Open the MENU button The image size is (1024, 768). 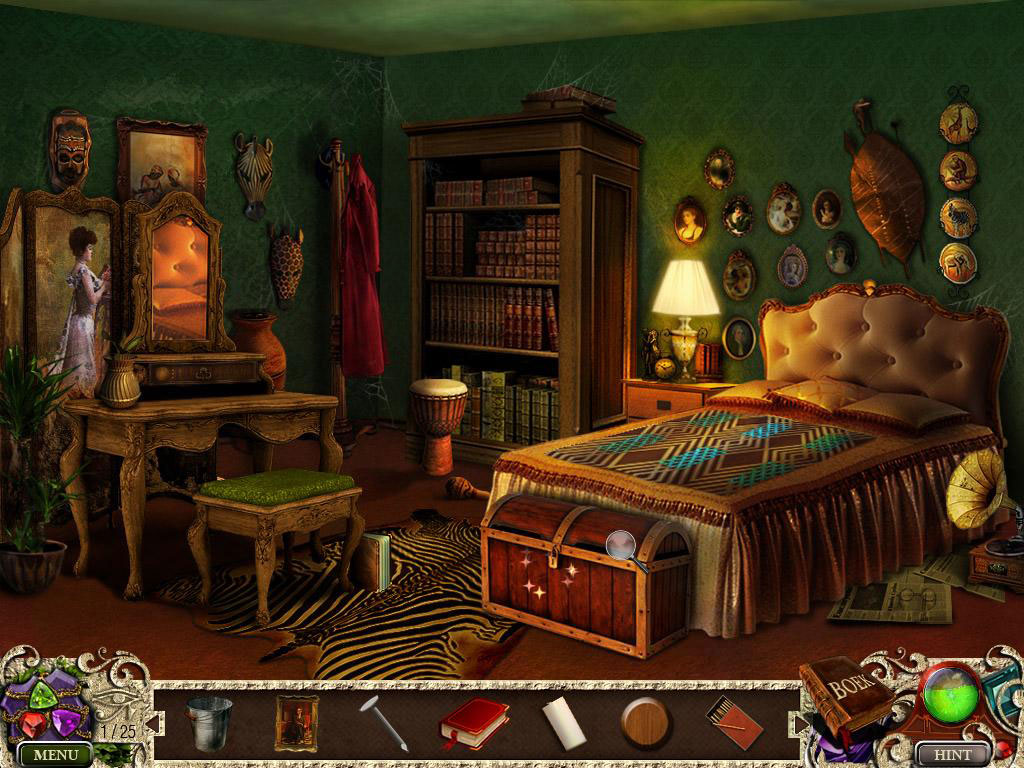pyautogui.click(x=55, y=755)
